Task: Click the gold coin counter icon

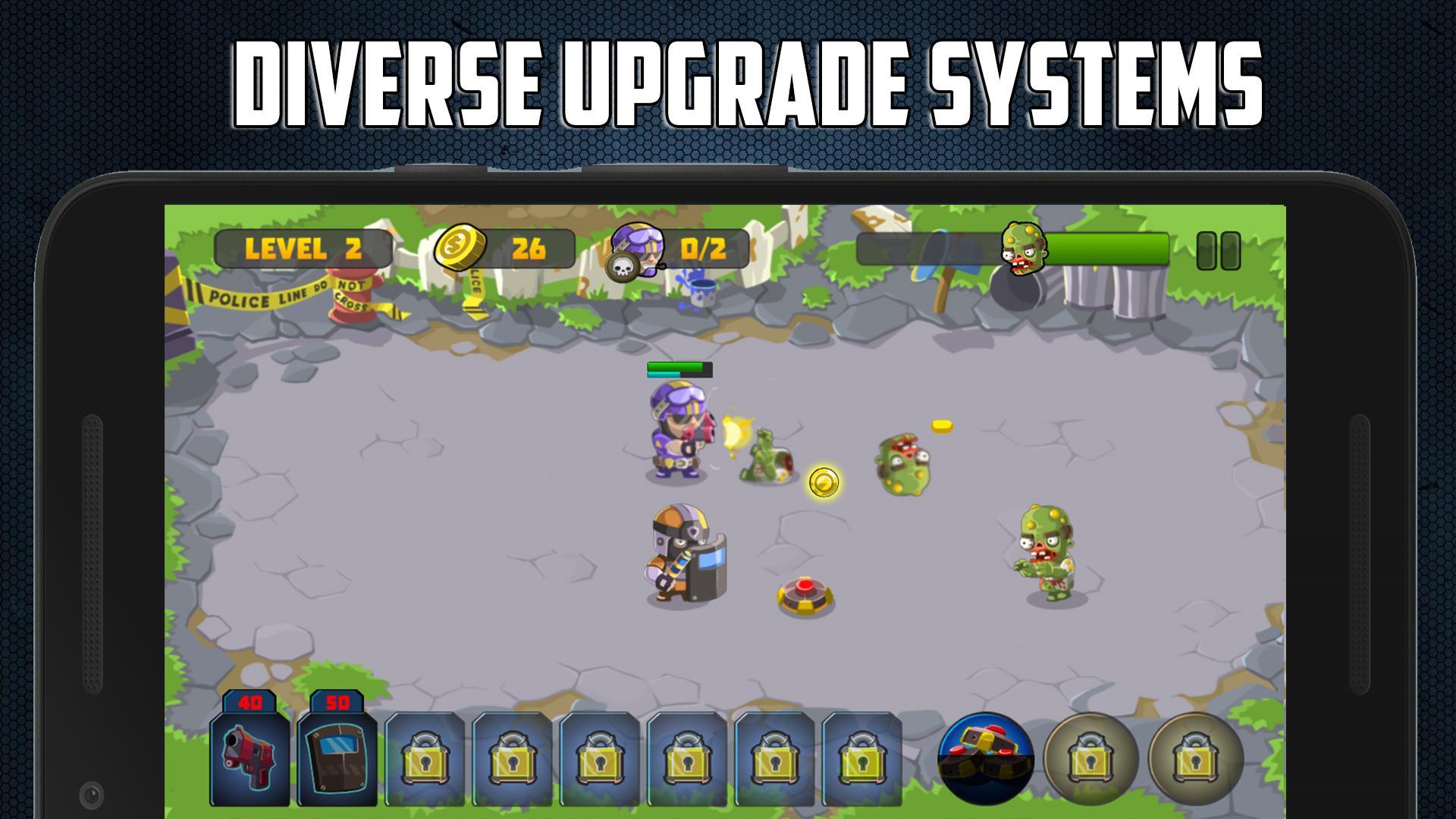Action: pos(461,246)
